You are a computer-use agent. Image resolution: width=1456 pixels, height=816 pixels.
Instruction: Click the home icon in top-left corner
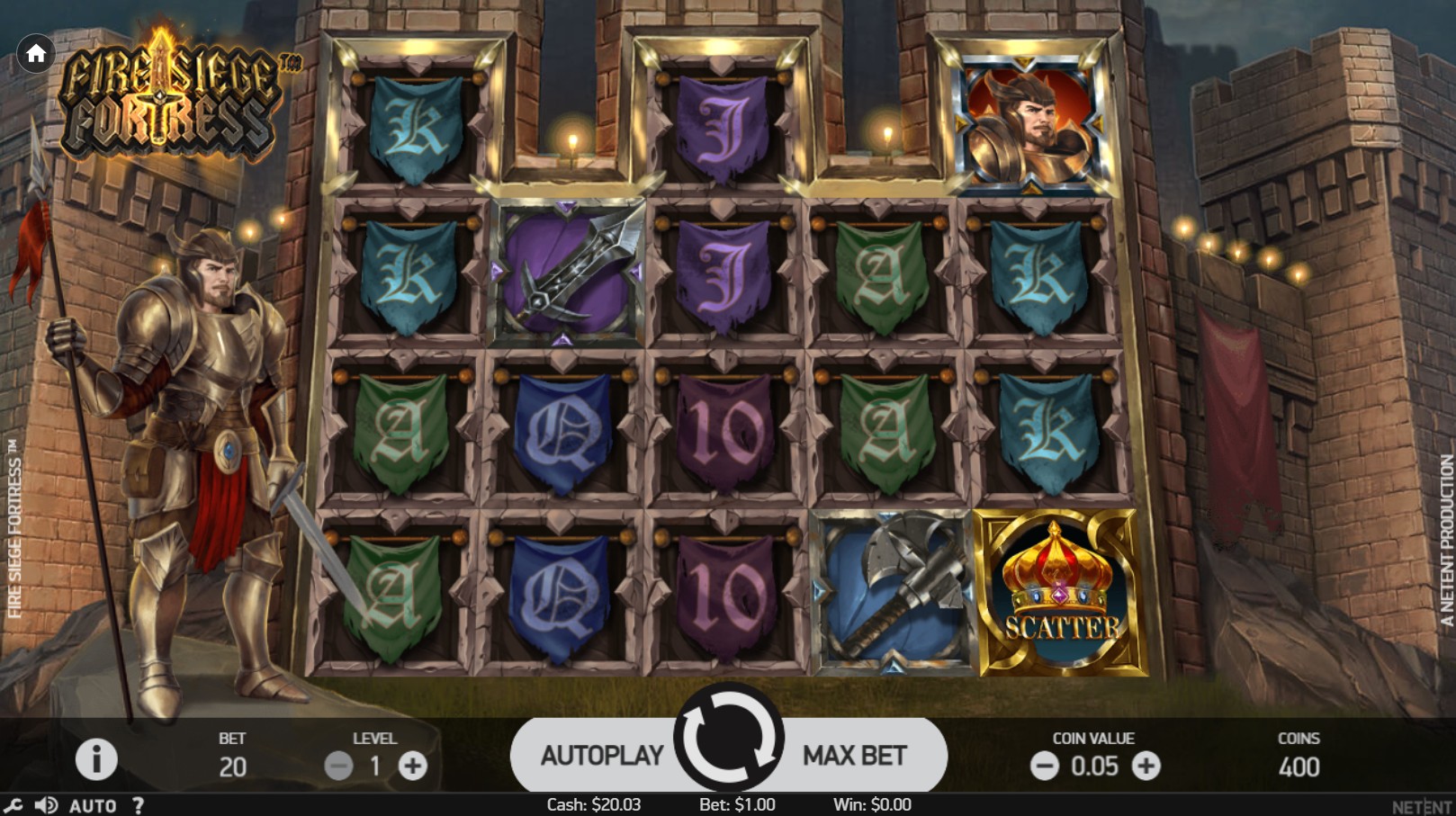(36, 54)
